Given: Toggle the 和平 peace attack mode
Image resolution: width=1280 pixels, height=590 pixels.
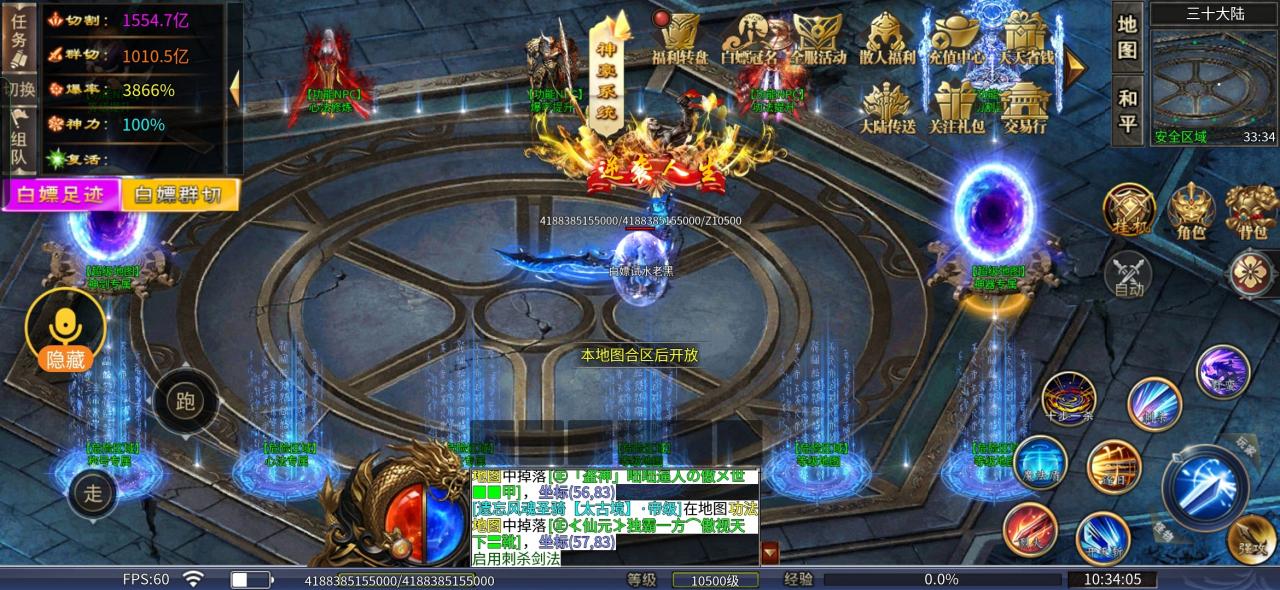Looking at the screenshot, I should pyautogui.click(x=1127, y=110).
